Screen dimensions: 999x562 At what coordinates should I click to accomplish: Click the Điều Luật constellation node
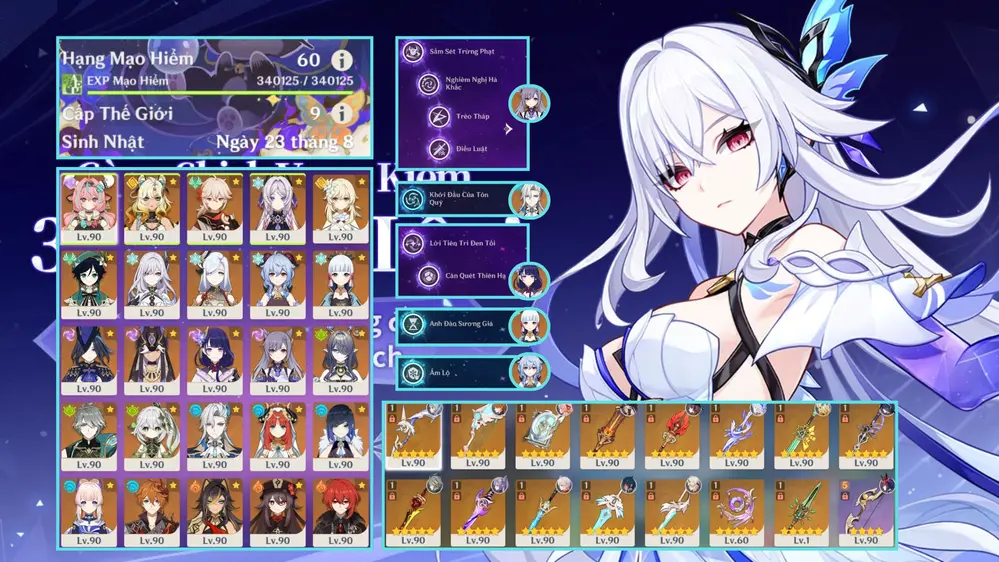coord(439,150)
